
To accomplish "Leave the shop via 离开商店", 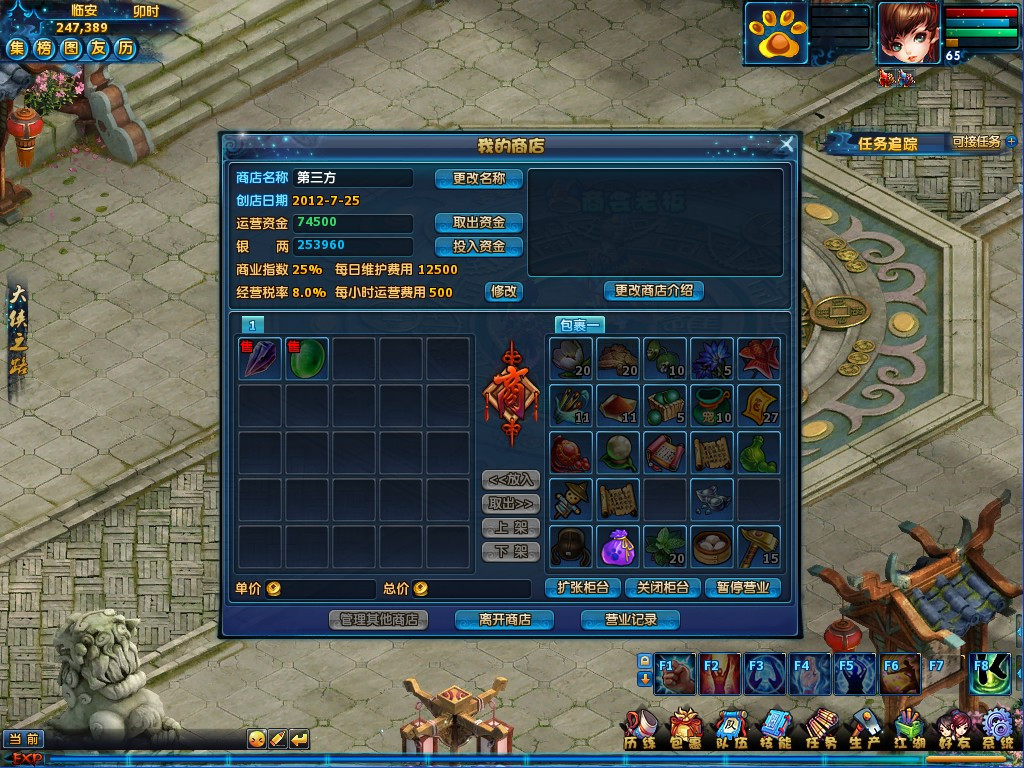I will [x=504, y=620].
